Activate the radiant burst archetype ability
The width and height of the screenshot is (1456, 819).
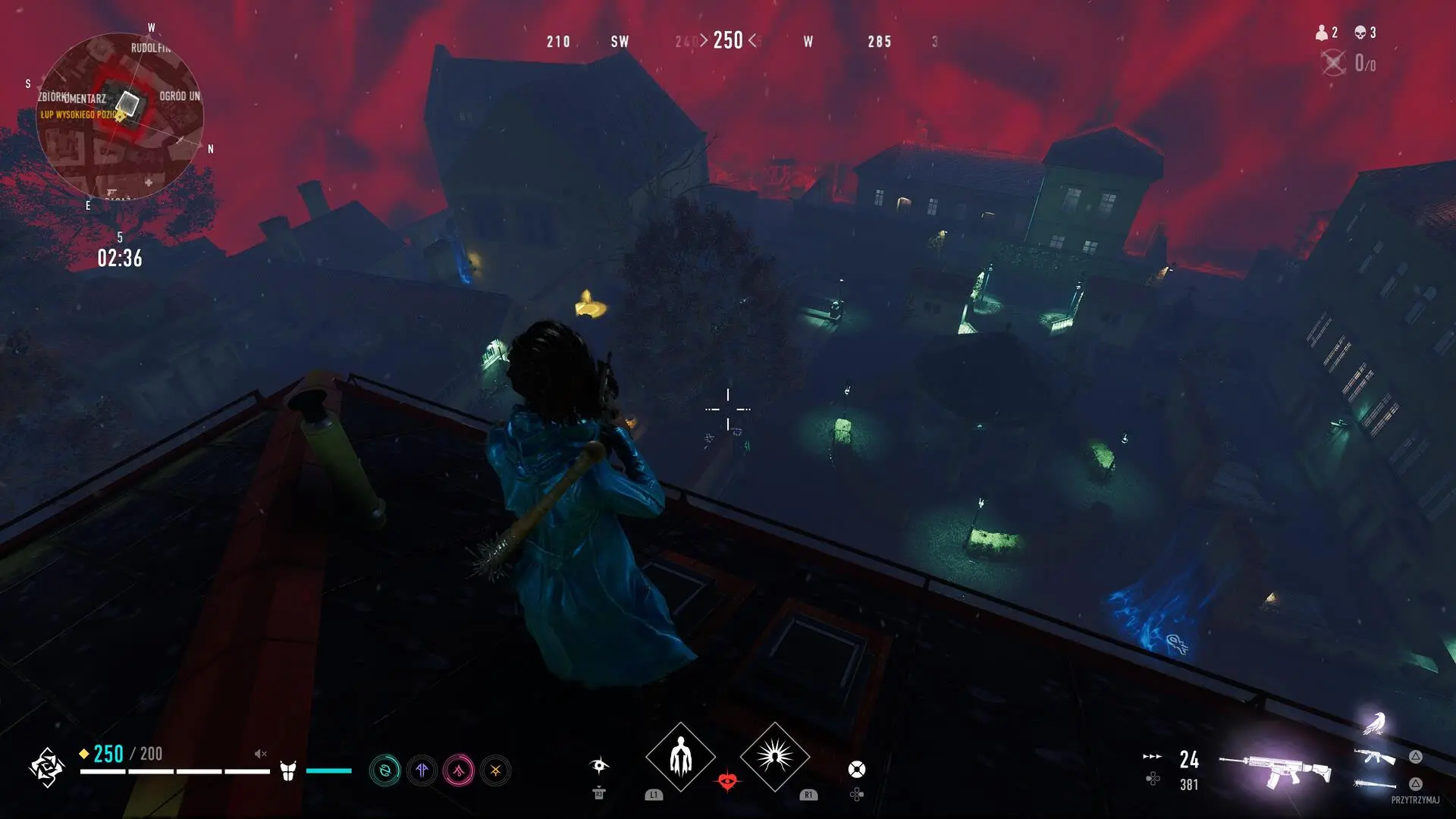click(774, 757)
